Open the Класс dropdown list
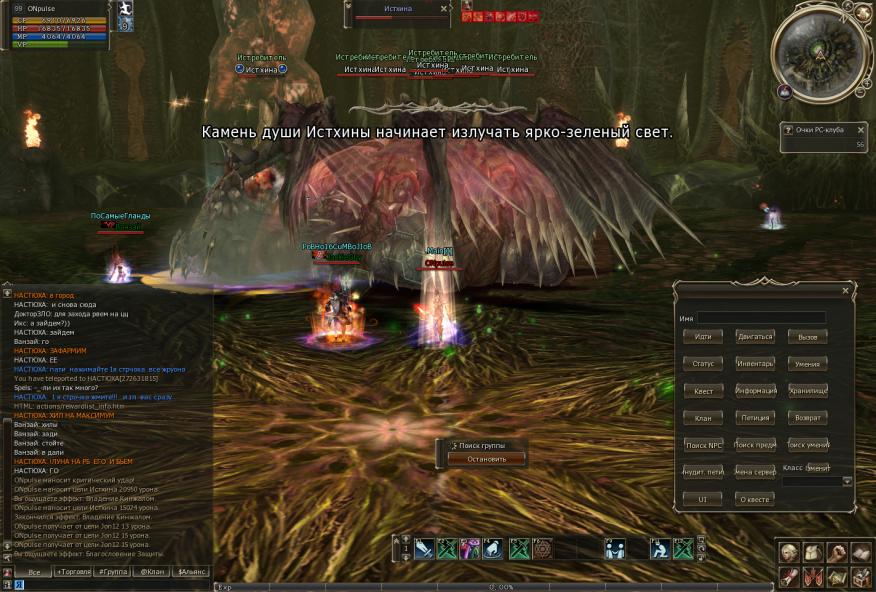 pos(847,481)
